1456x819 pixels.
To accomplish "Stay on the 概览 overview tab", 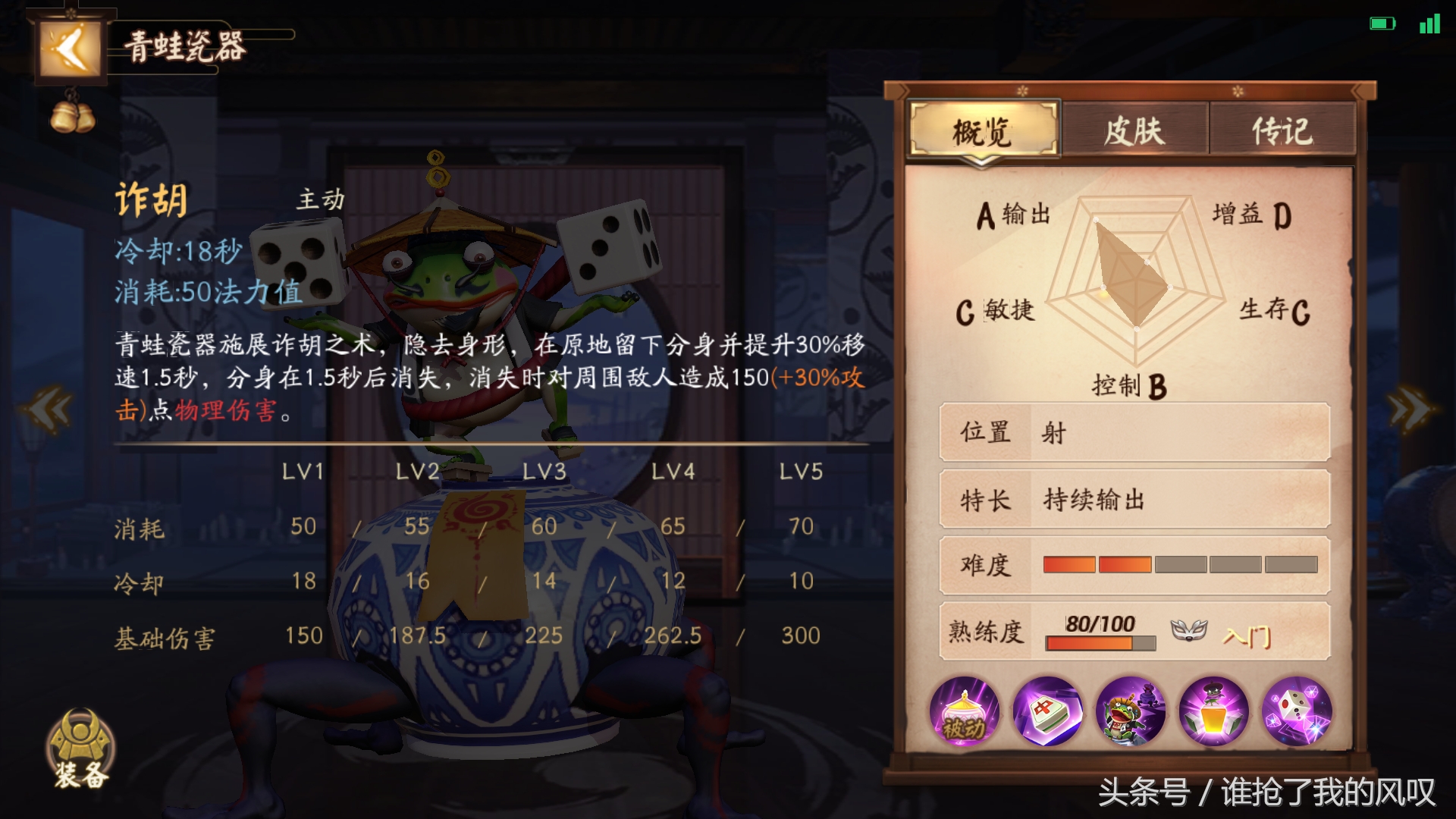I will [x=982, y=130].
